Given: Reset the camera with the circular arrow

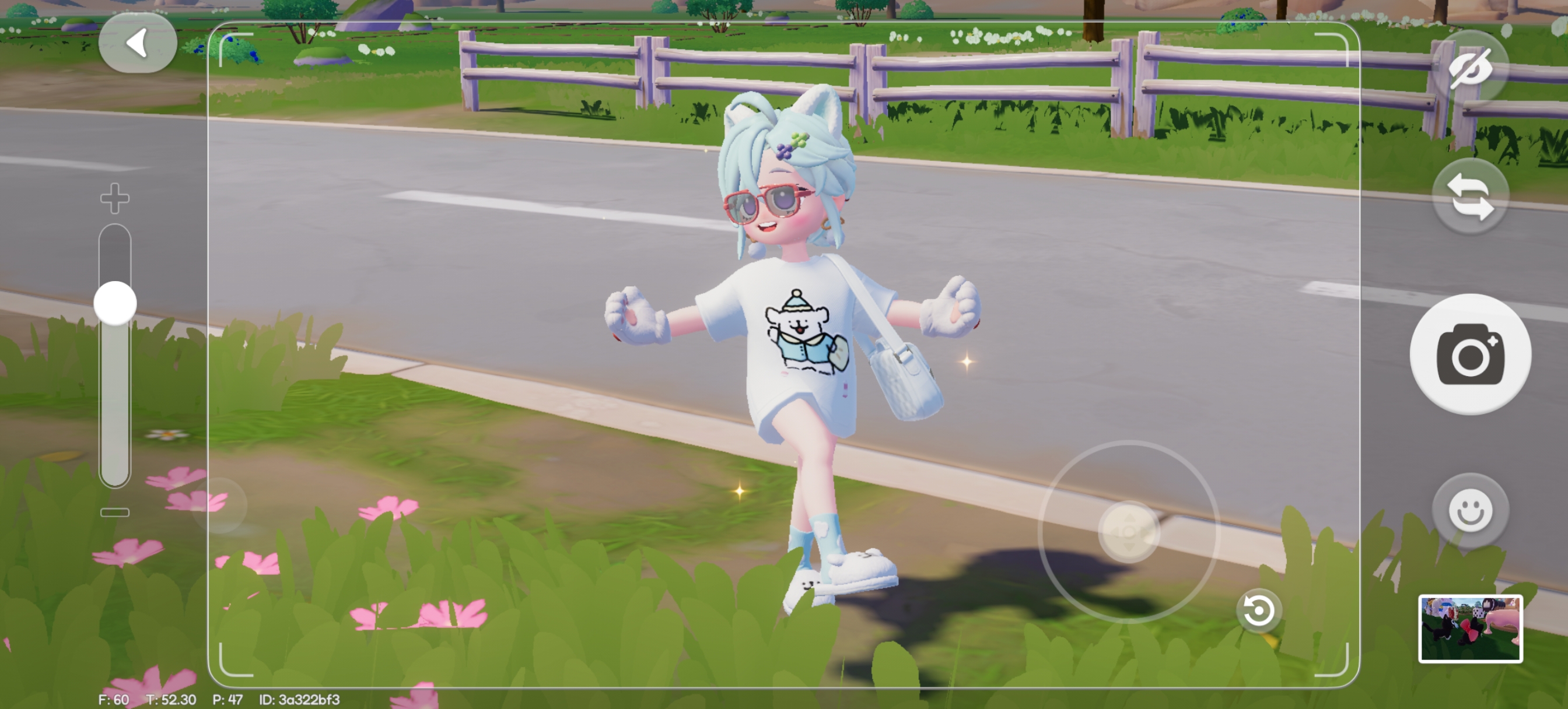Looking at the screenshot, I should [1258, 610].
